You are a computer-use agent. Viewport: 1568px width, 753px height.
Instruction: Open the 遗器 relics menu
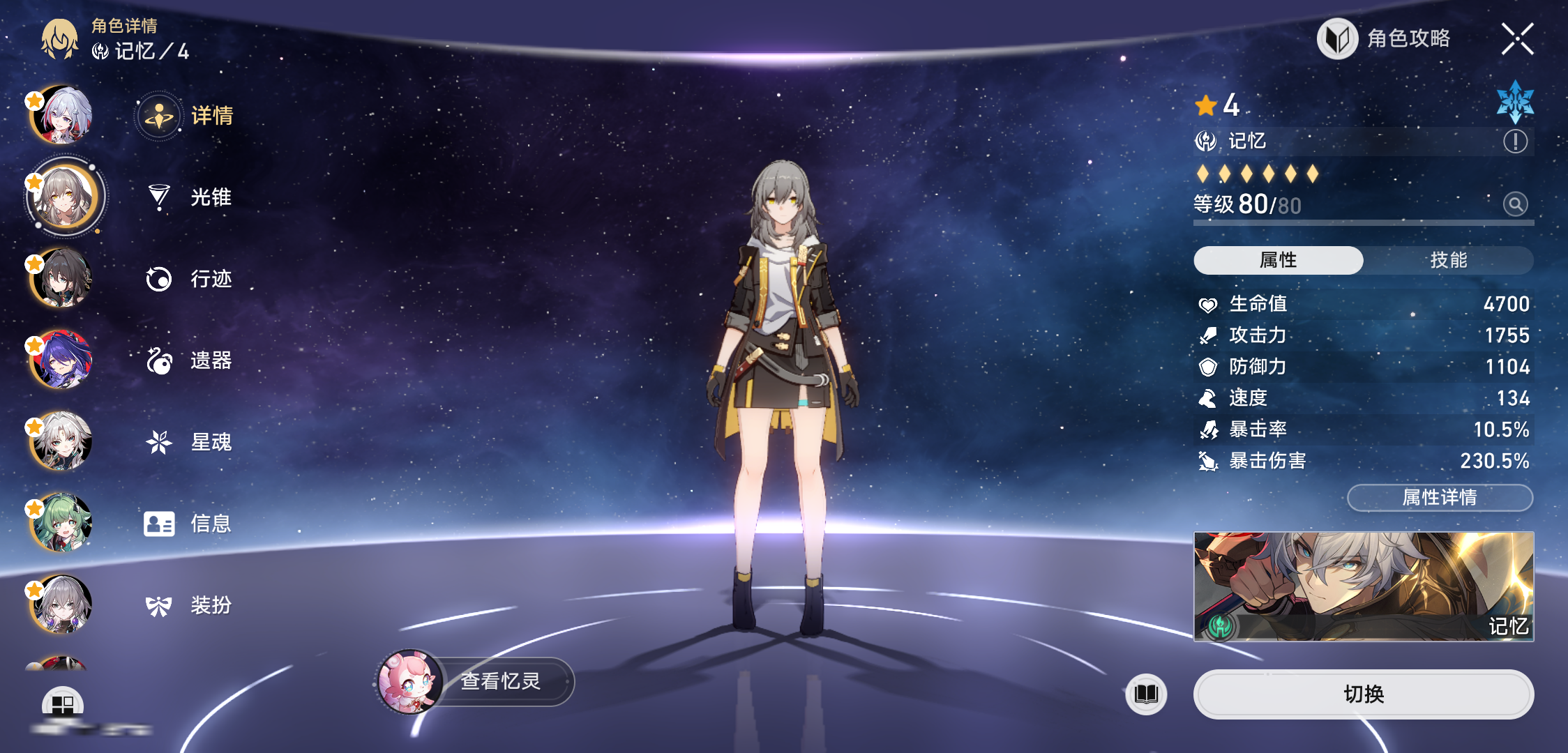(188, 360)
